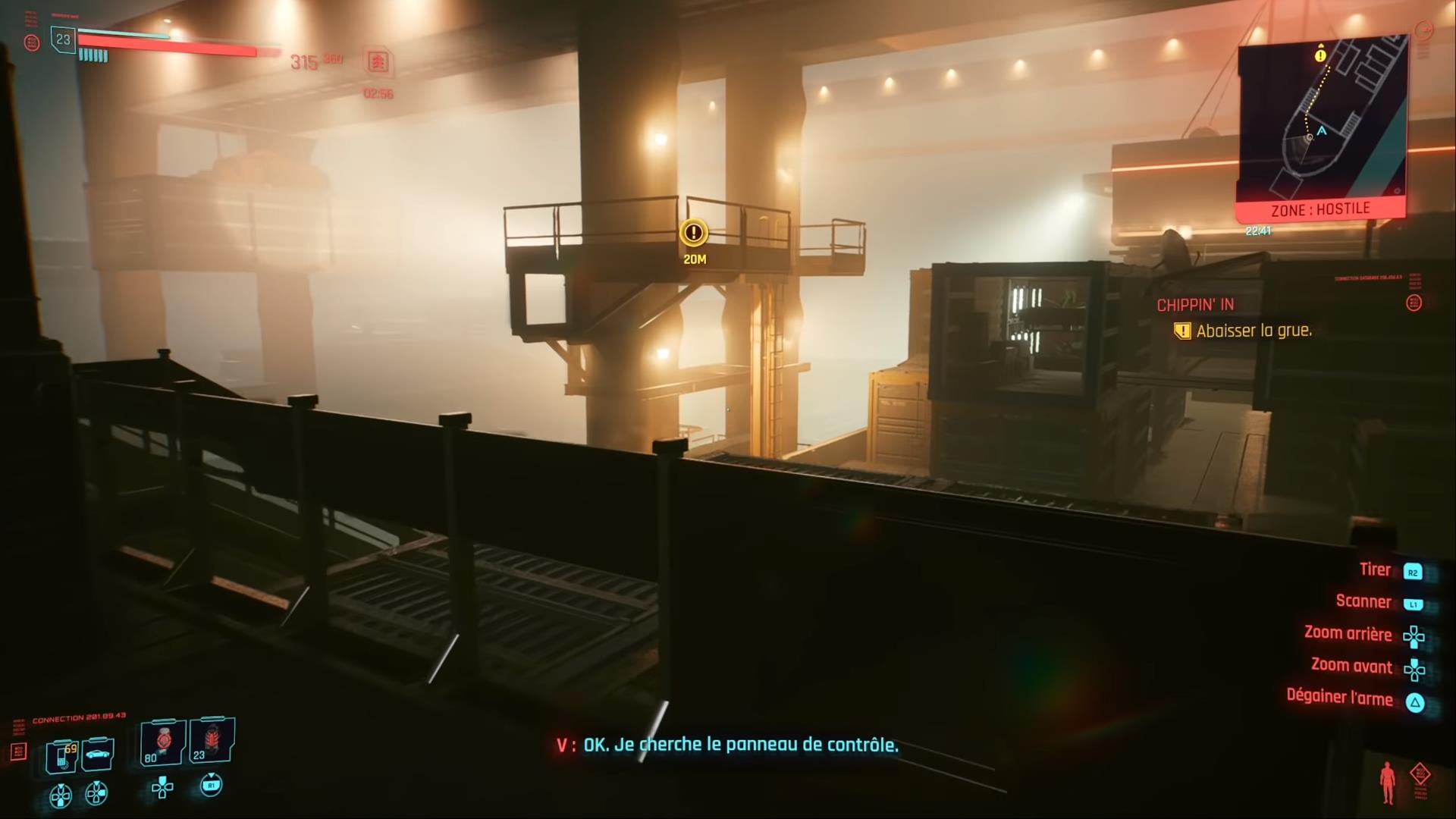Select the grenade slot showing 23
The width and height of the screenshot is (1456, 819).
click(211, 742)
